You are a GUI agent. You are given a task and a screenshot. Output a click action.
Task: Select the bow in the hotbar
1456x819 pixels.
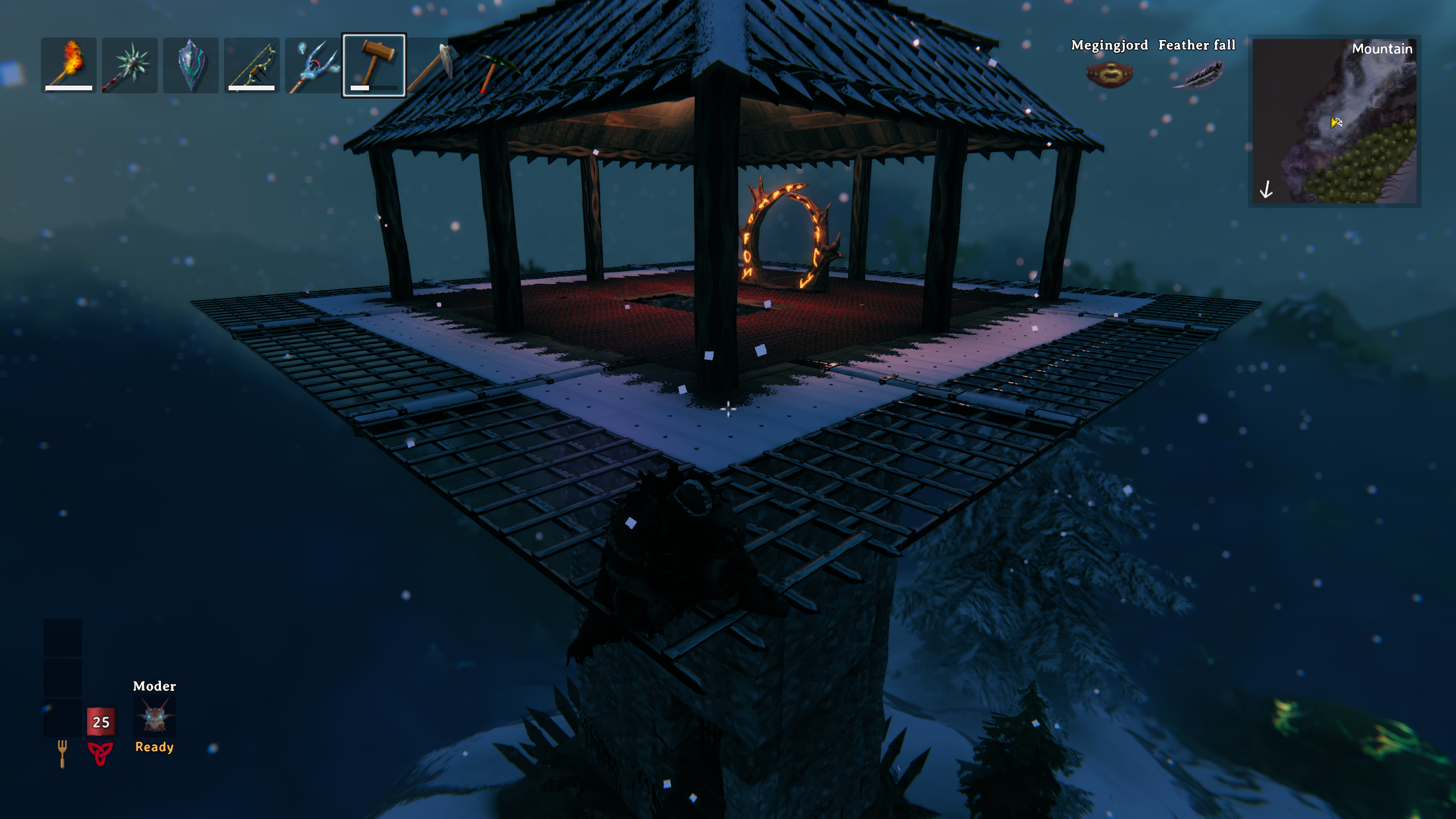[251, 65]
